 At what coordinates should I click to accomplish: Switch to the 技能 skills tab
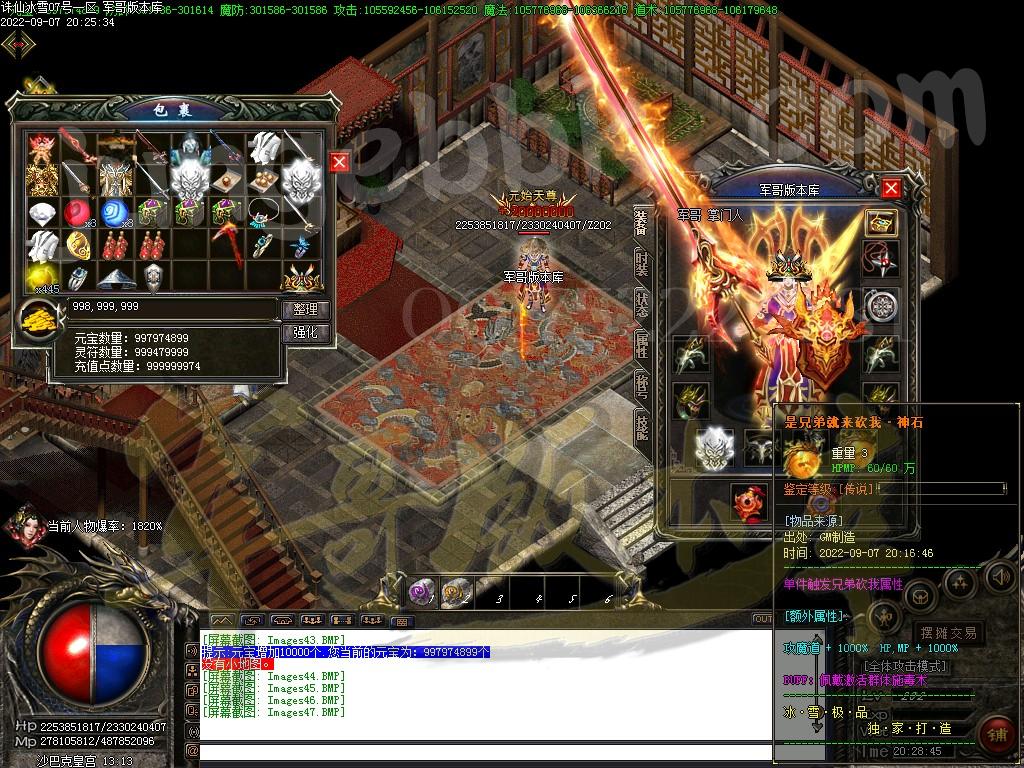tap(641, 427)
